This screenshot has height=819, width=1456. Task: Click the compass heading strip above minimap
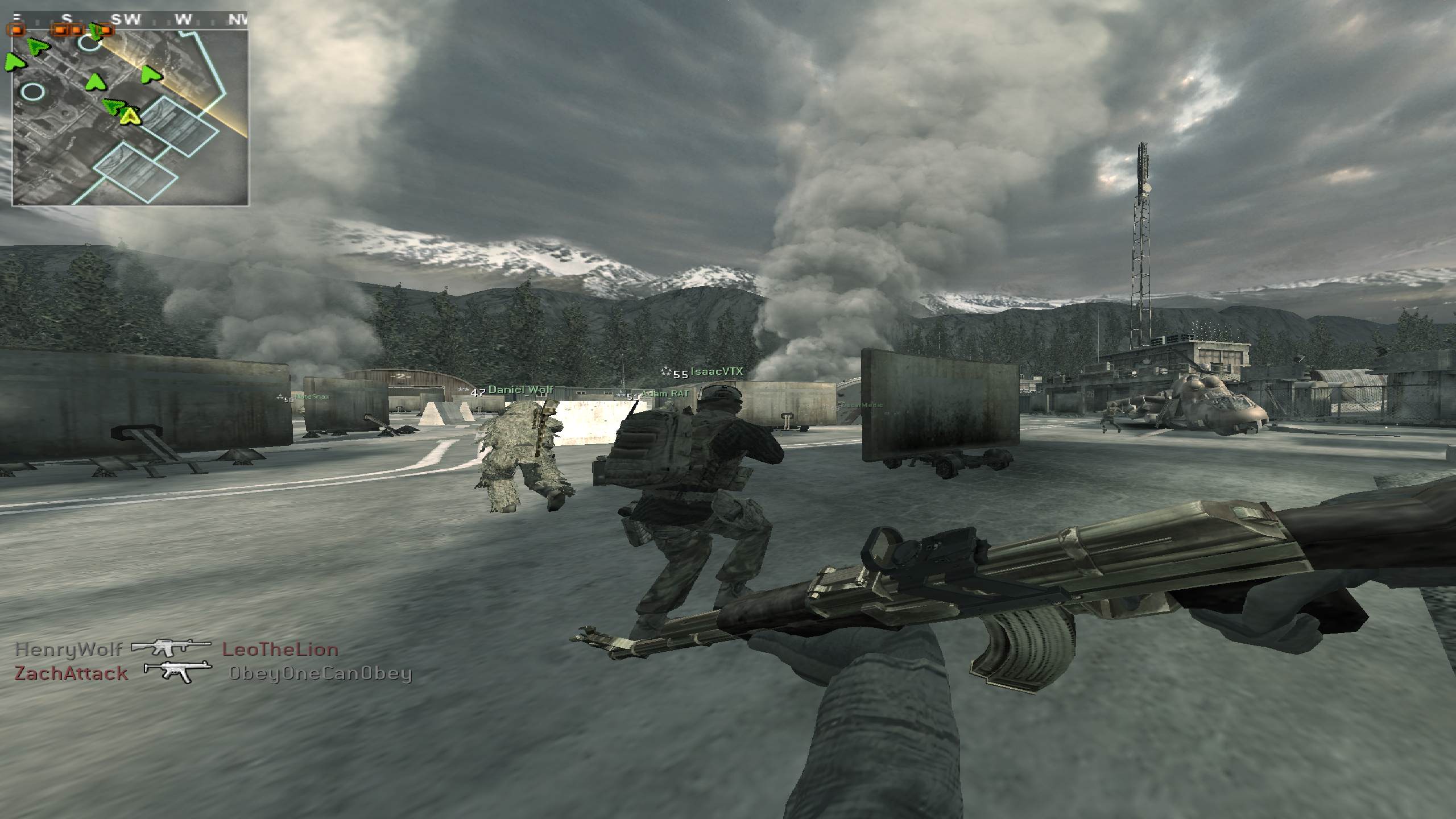click(x=130, y=19)
